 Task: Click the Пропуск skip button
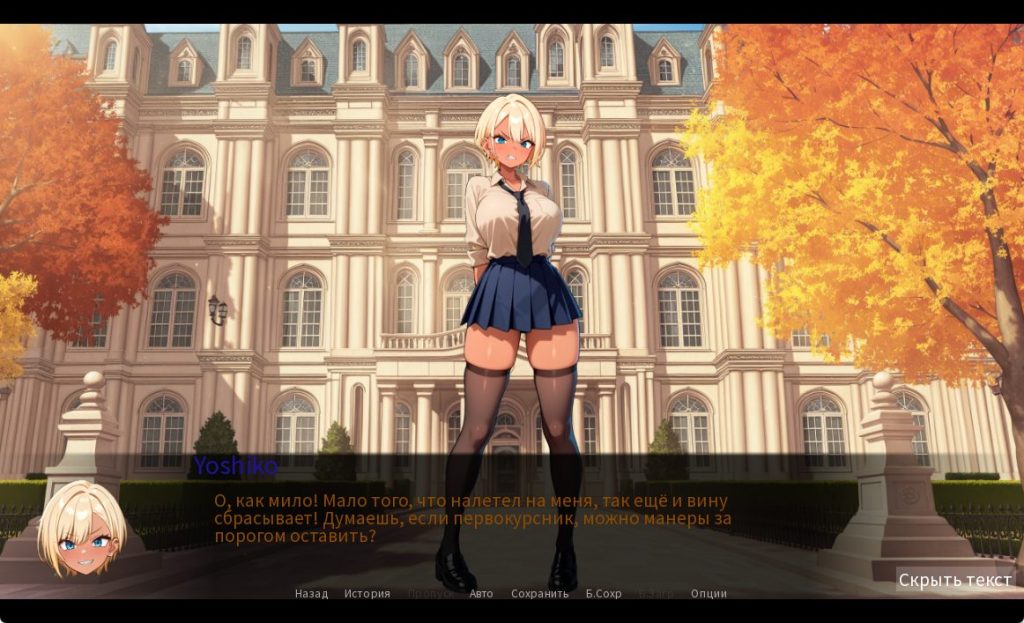click(x=430, y=593)
